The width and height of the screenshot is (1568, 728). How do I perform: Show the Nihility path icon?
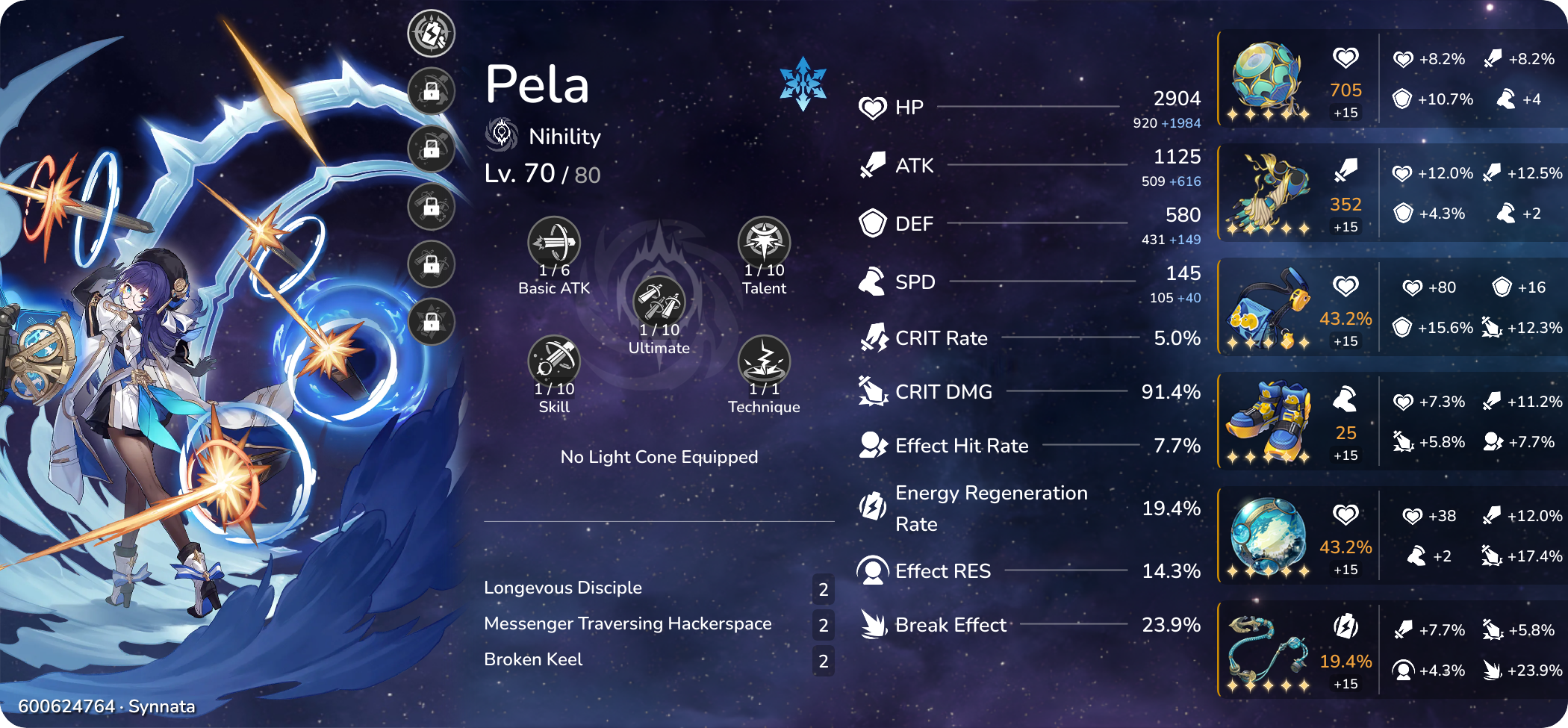pos(502,134)
